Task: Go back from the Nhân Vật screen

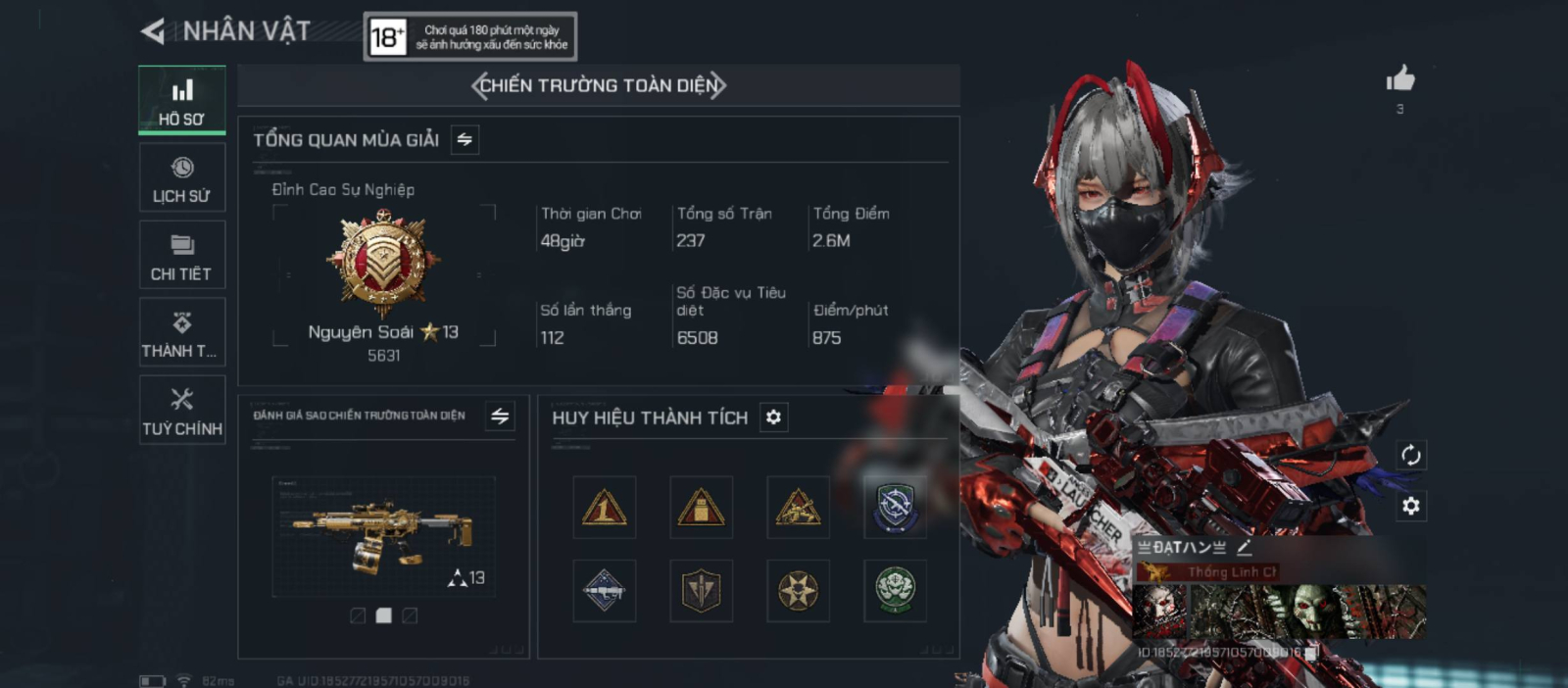Action: [153, 32]
